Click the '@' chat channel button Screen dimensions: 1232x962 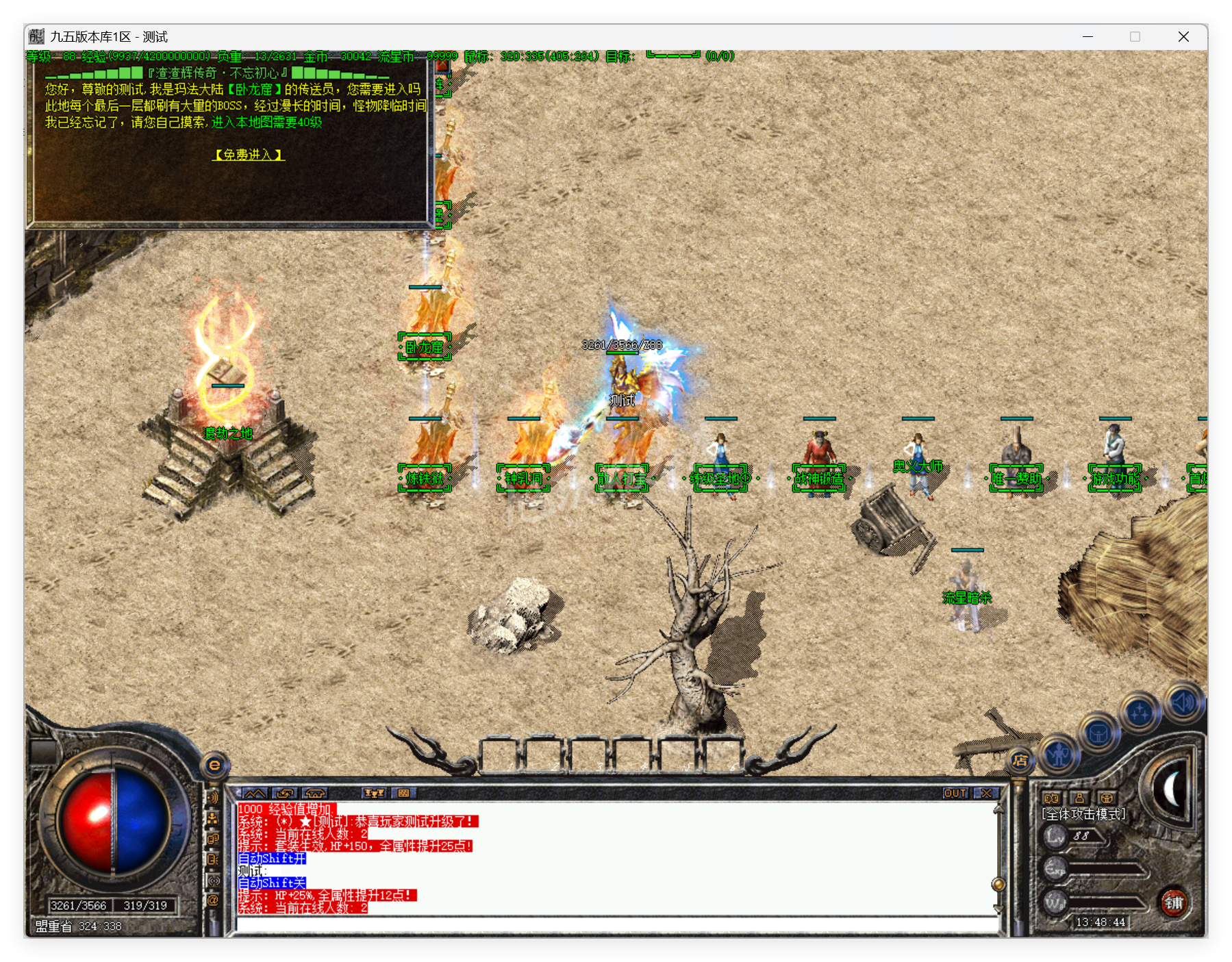tap(213, 900)
